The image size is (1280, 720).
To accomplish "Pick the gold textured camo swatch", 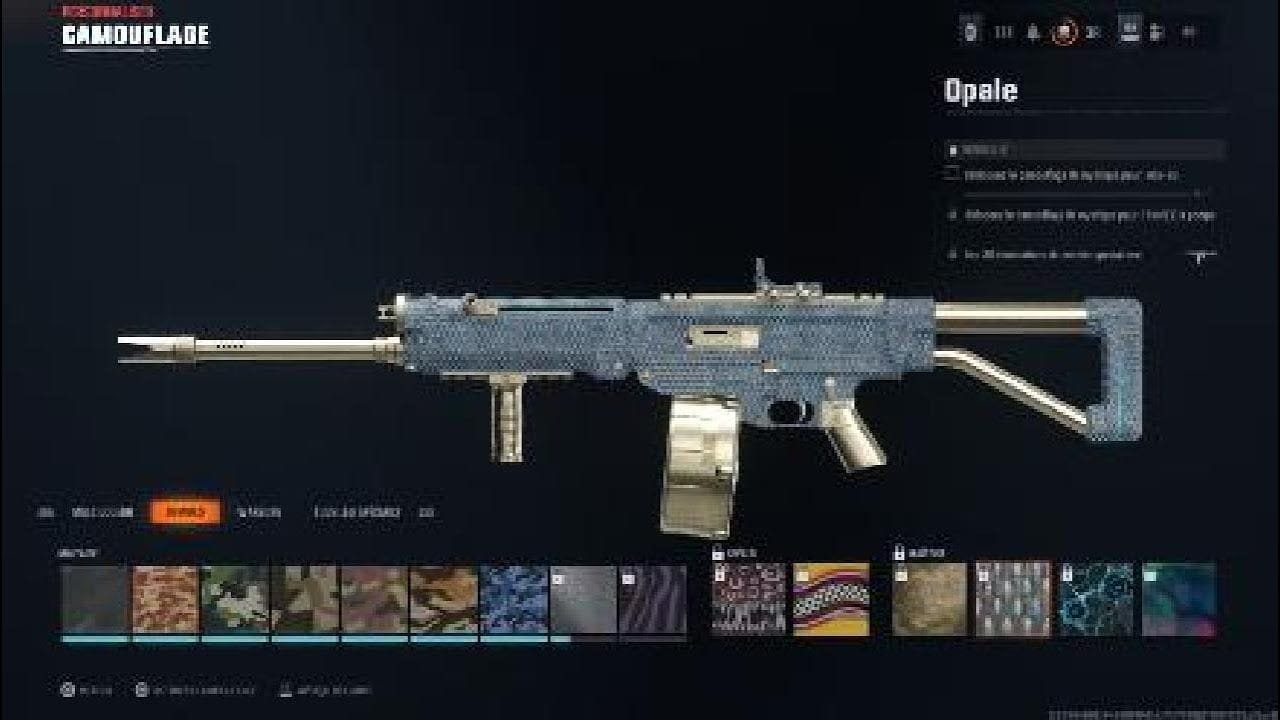I will pos(930,599).
